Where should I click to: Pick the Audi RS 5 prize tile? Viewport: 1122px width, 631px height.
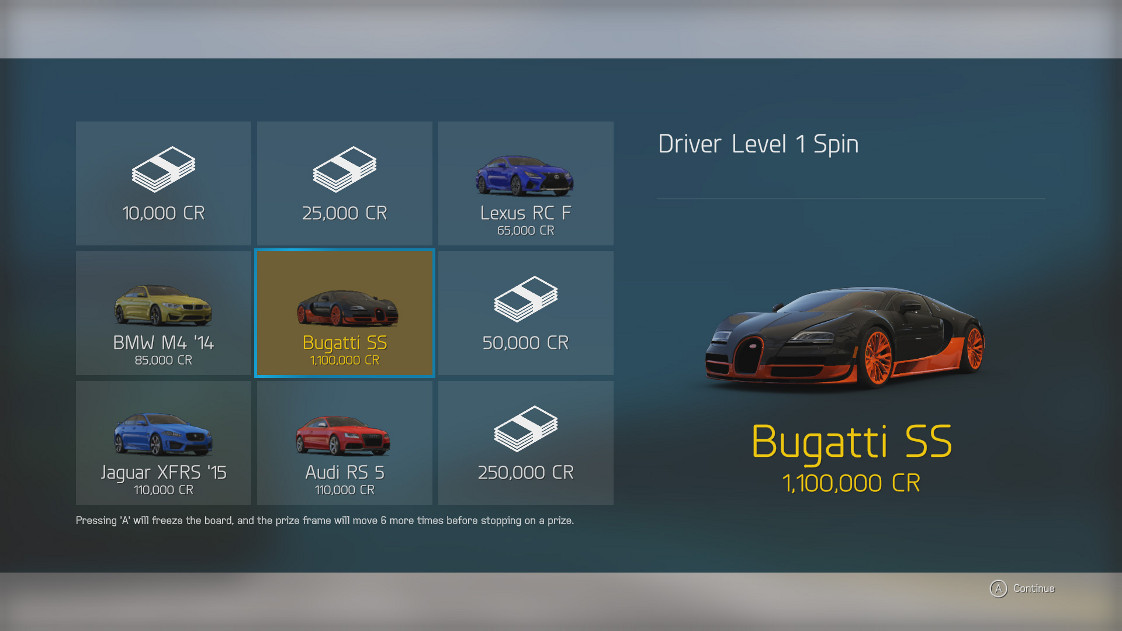(x=344, y=443)
